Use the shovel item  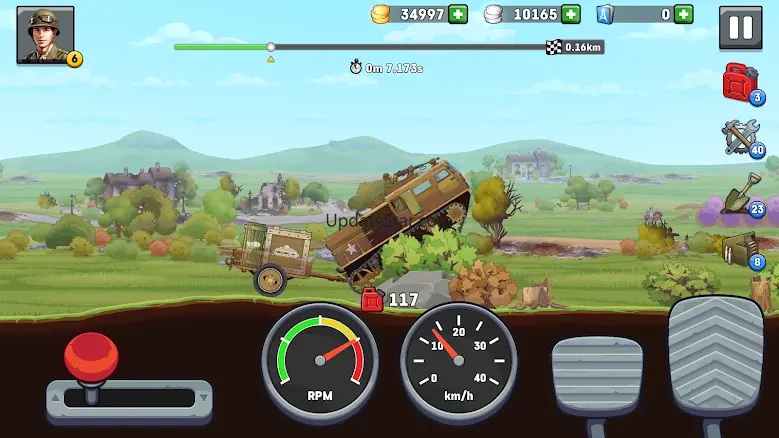pos(741,193)
